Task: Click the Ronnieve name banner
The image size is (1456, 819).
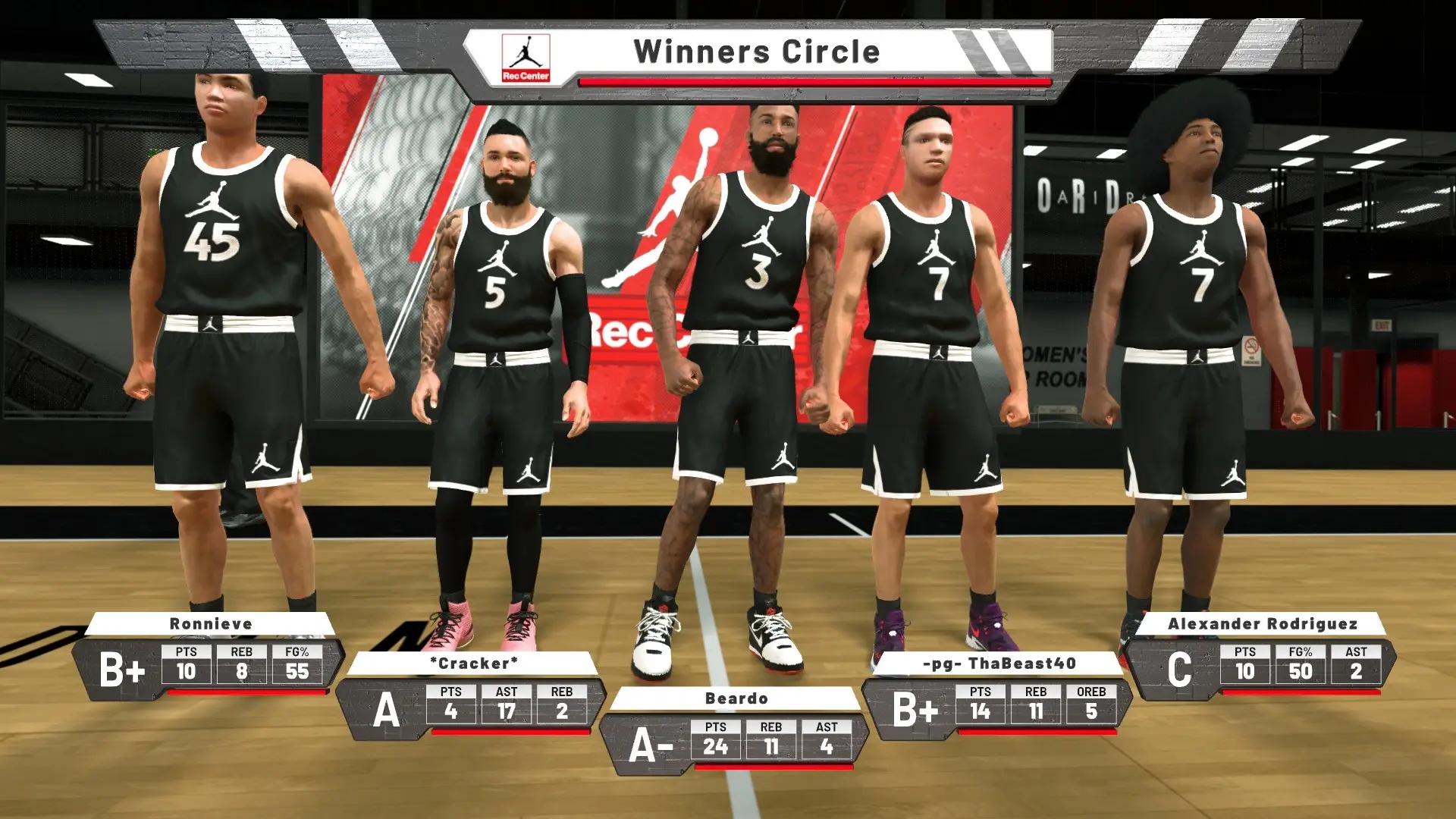Action: point(212,624)
